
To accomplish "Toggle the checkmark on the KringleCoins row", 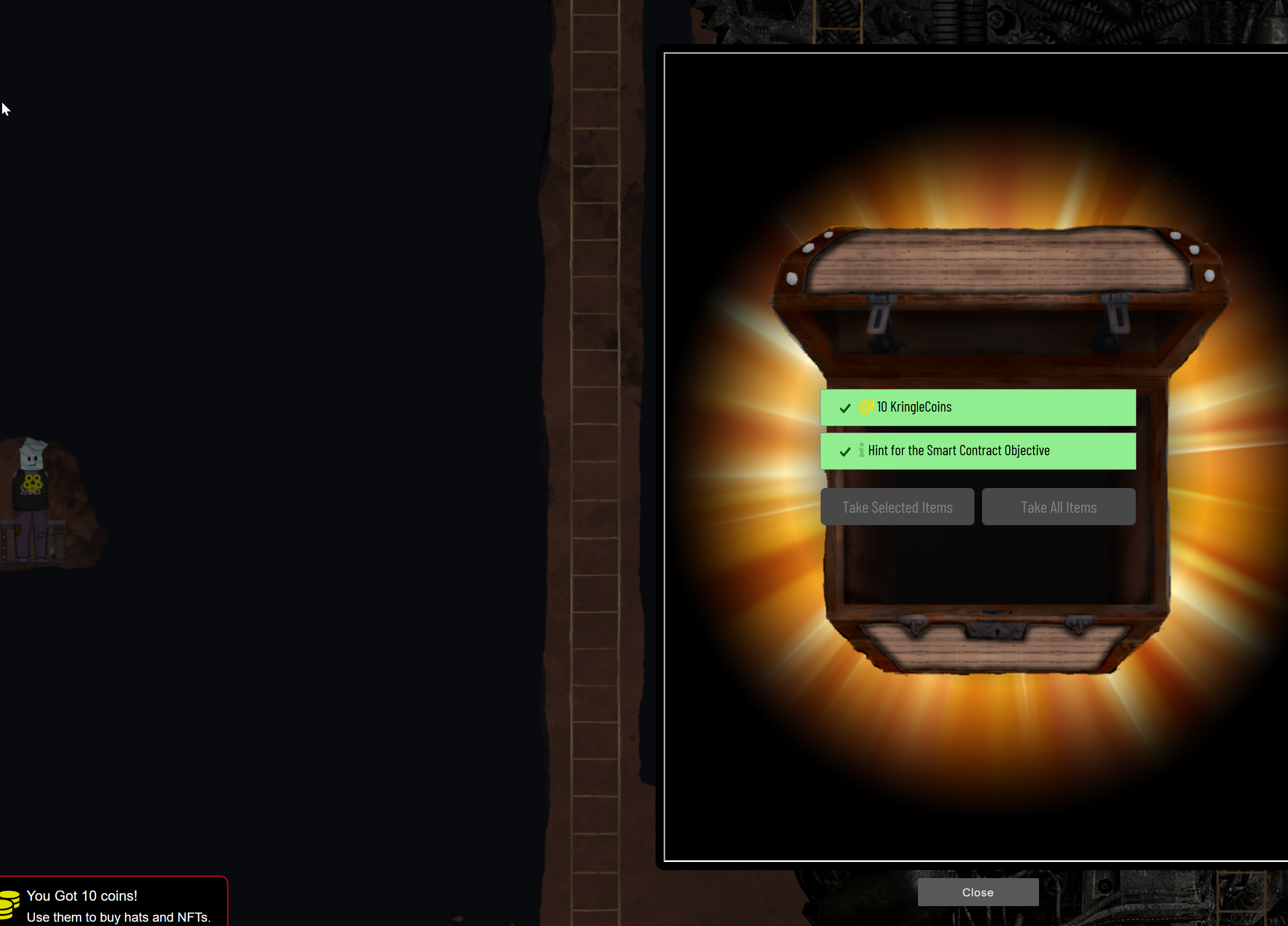I will [x=844, y=407].
